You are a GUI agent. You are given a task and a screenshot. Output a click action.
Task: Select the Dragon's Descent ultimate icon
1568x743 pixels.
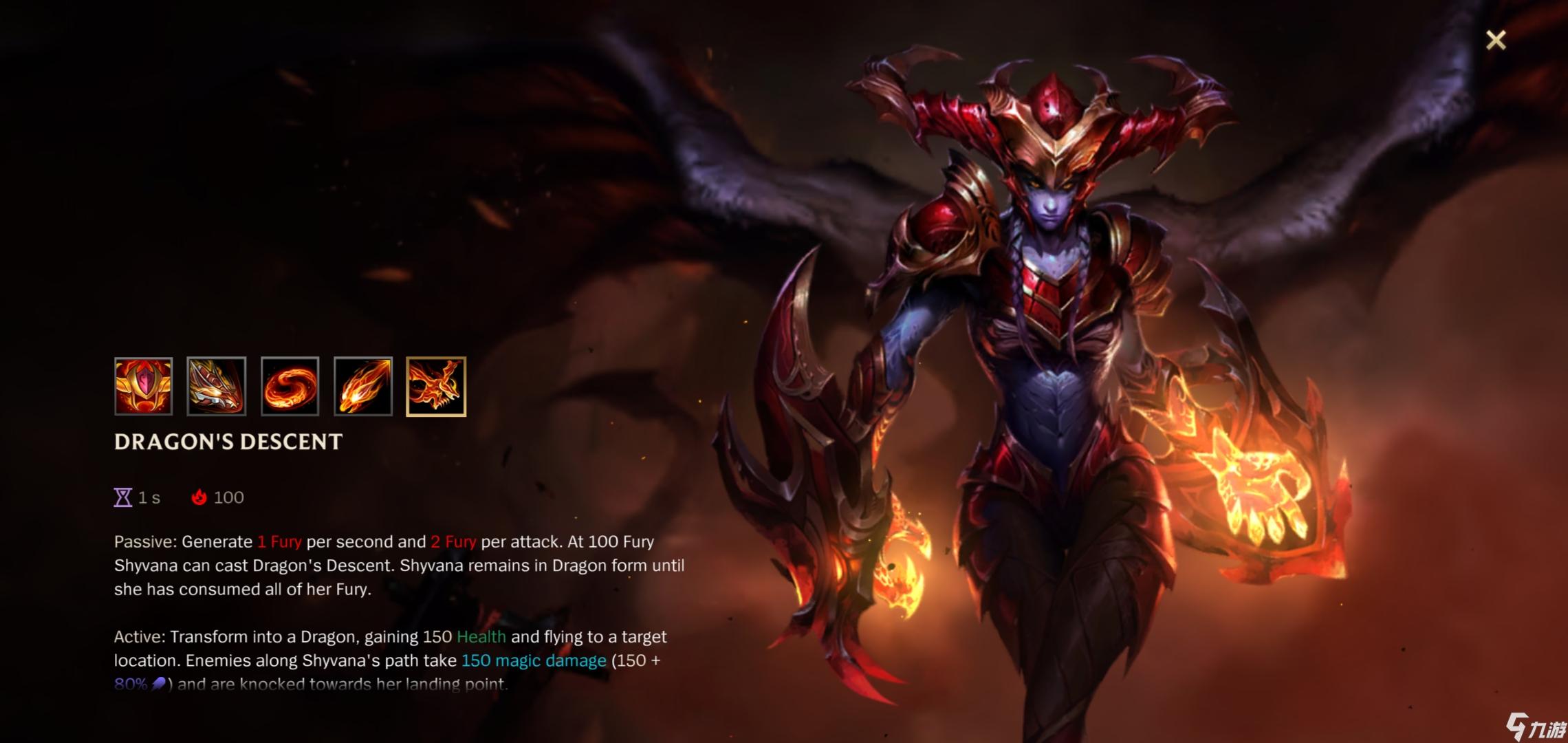436,387
